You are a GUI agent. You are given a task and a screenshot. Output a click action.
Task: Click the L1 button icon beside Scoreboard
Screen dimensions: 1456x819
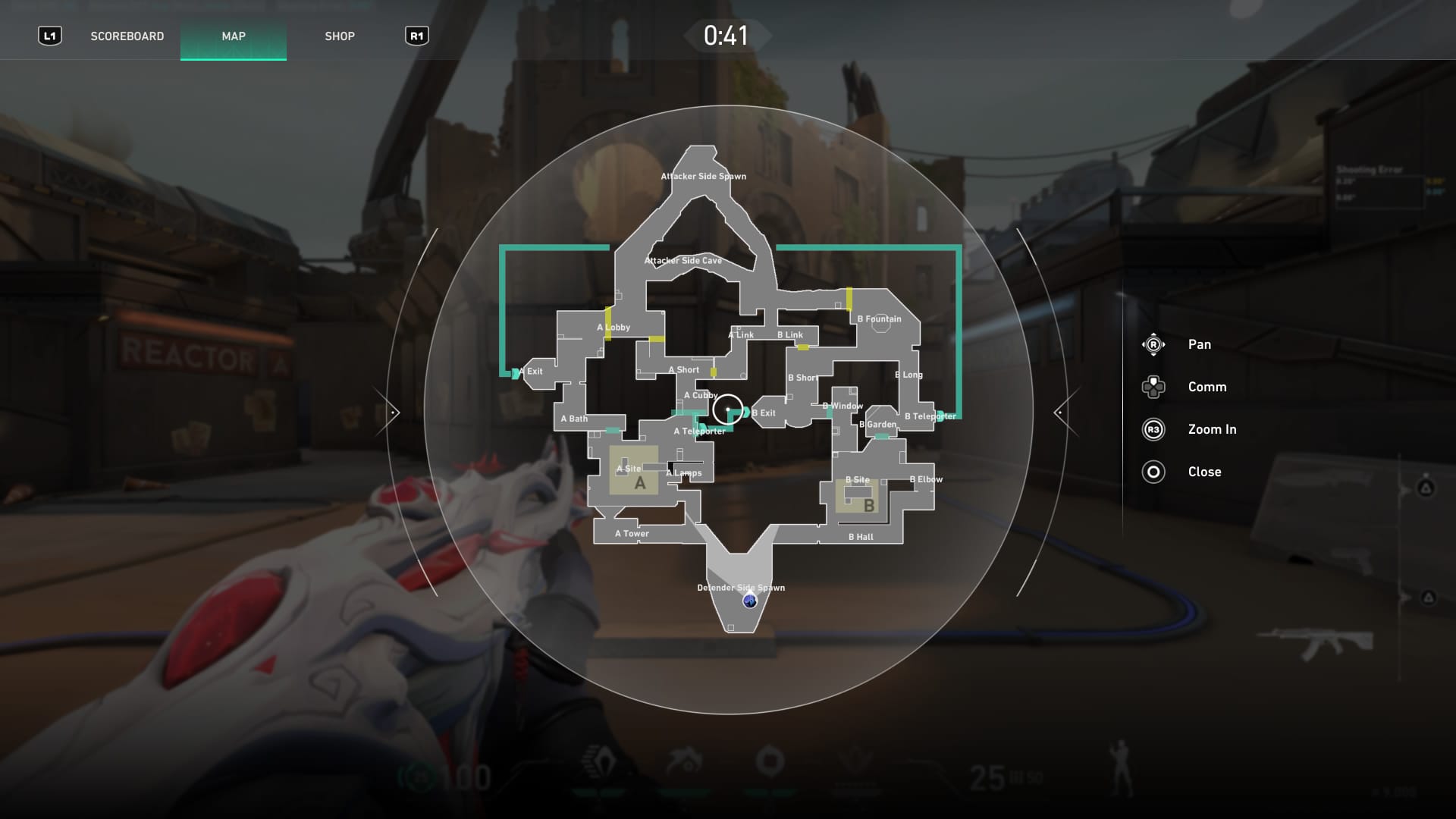pyautogui.click(x=49, y=35)
